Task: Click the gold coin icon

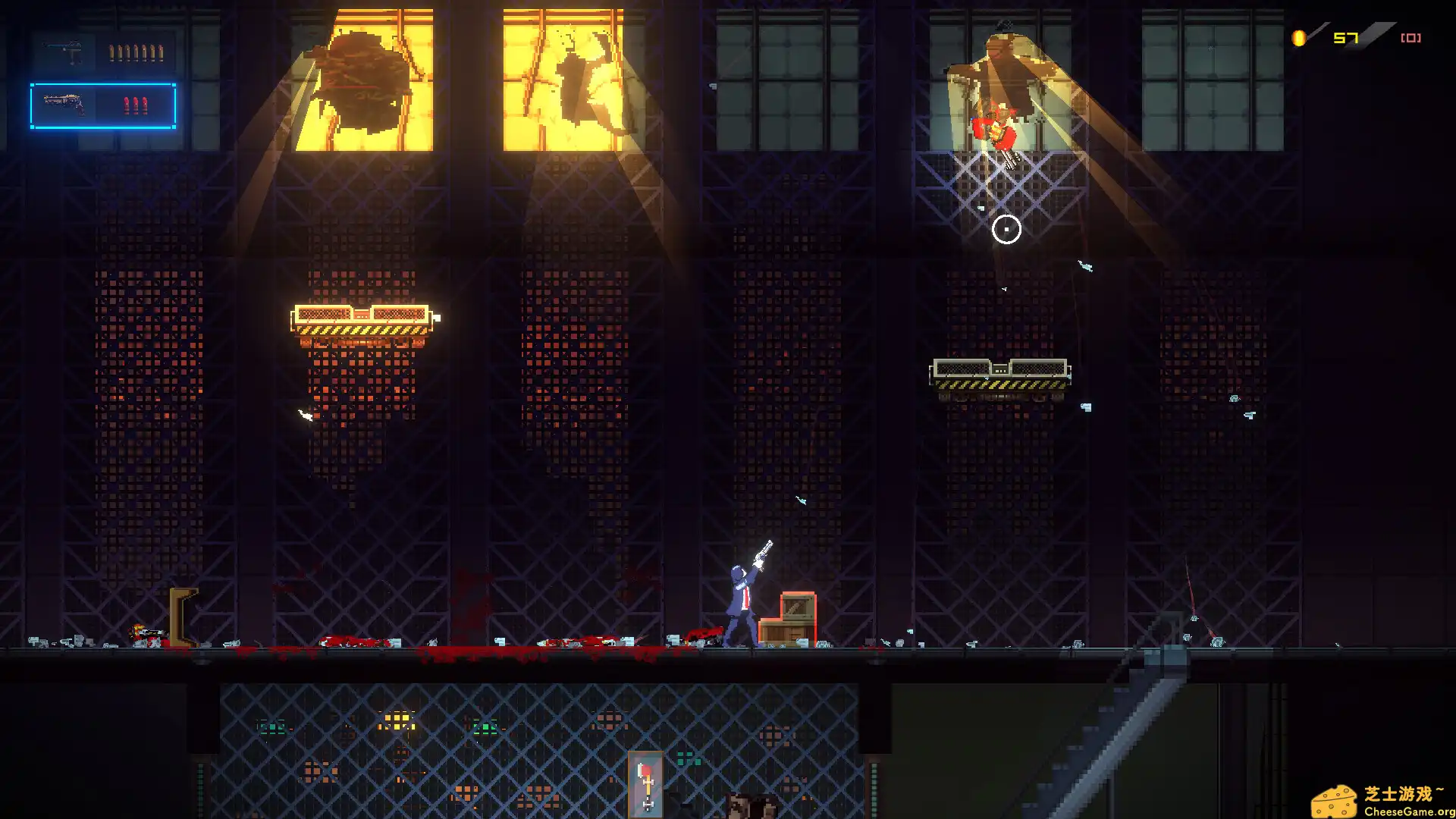Action: [x=1299, y=38]
